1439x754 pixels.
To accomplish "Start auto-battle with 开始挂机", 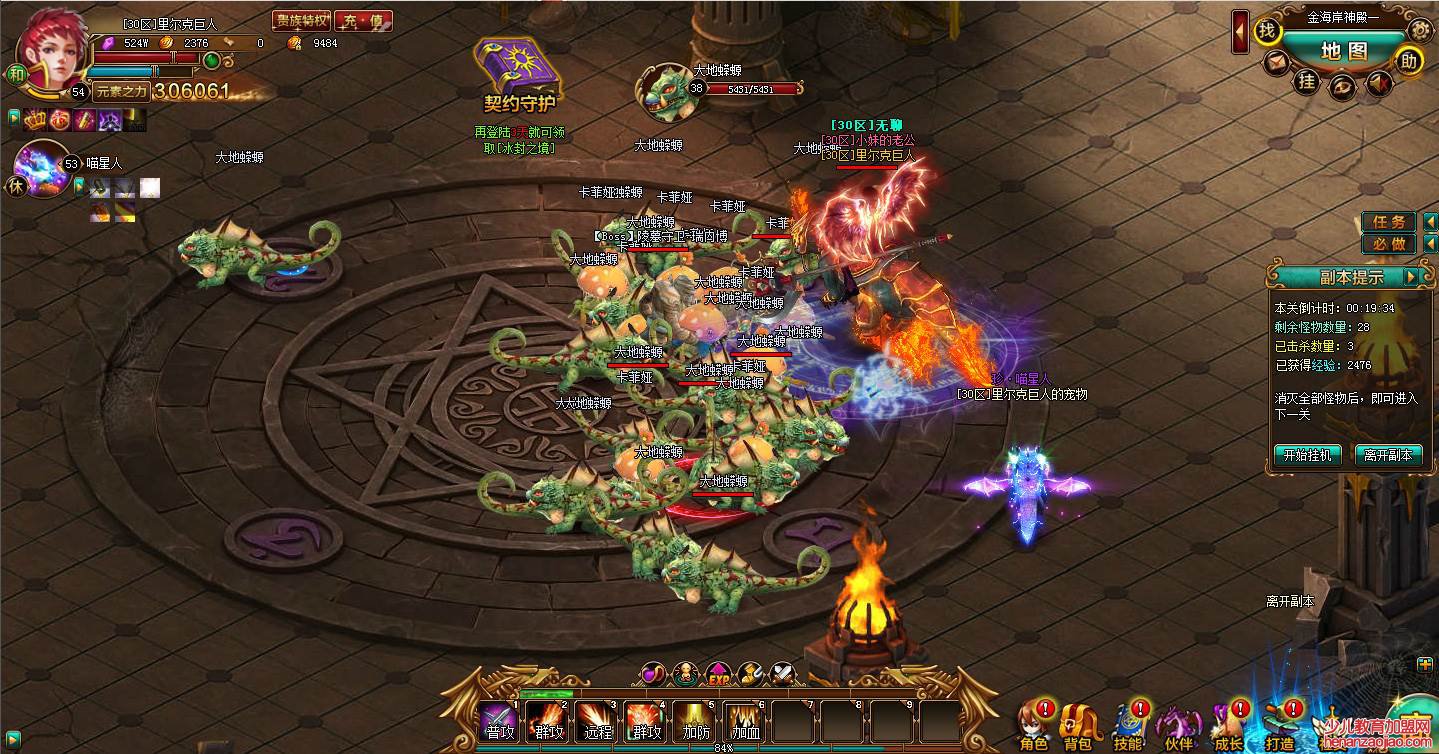I will click(1308, 454).
